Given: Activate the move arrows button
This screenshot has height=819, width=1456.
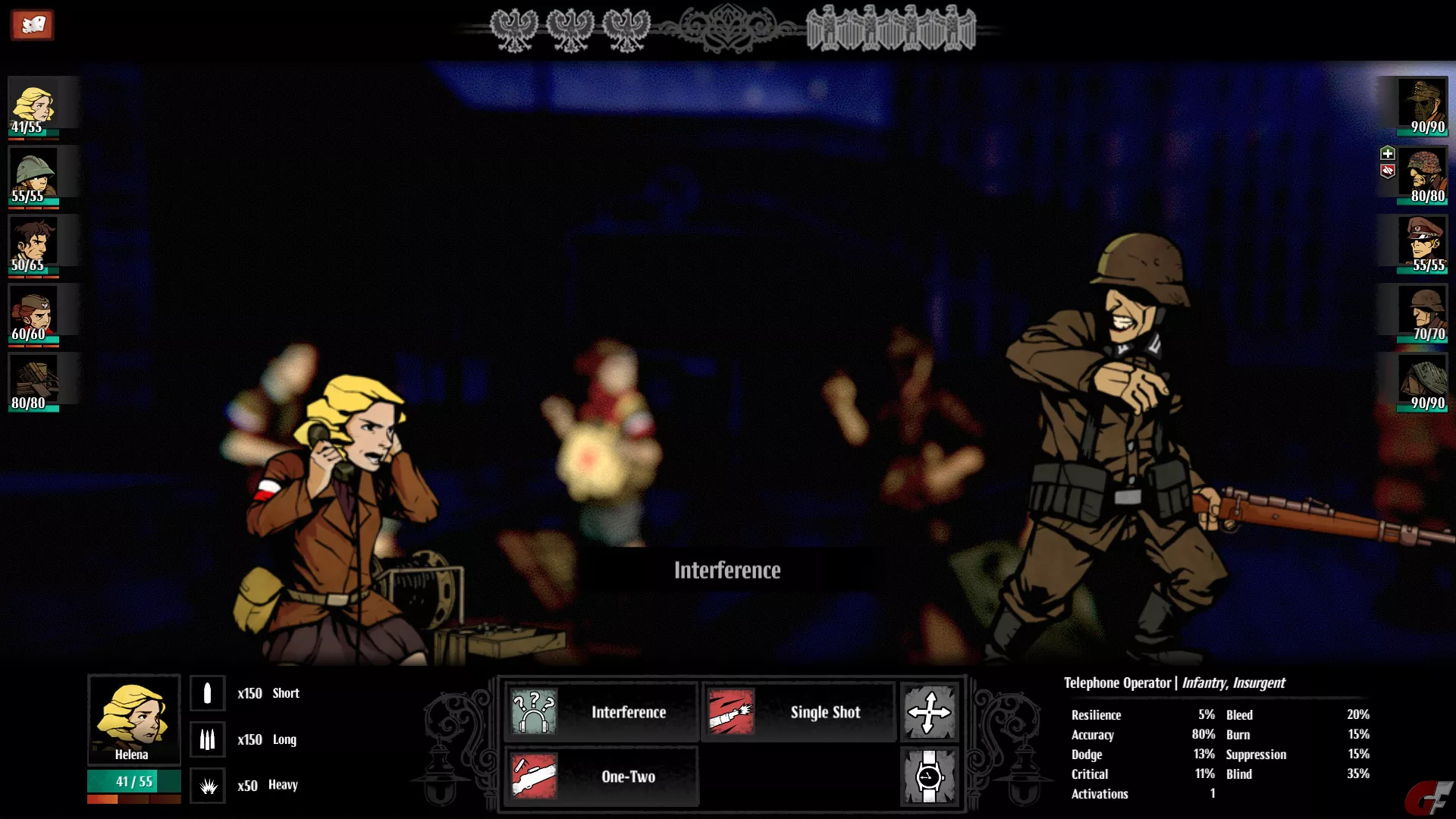Looking at the screenshot, I should click(x=929, y=712).
